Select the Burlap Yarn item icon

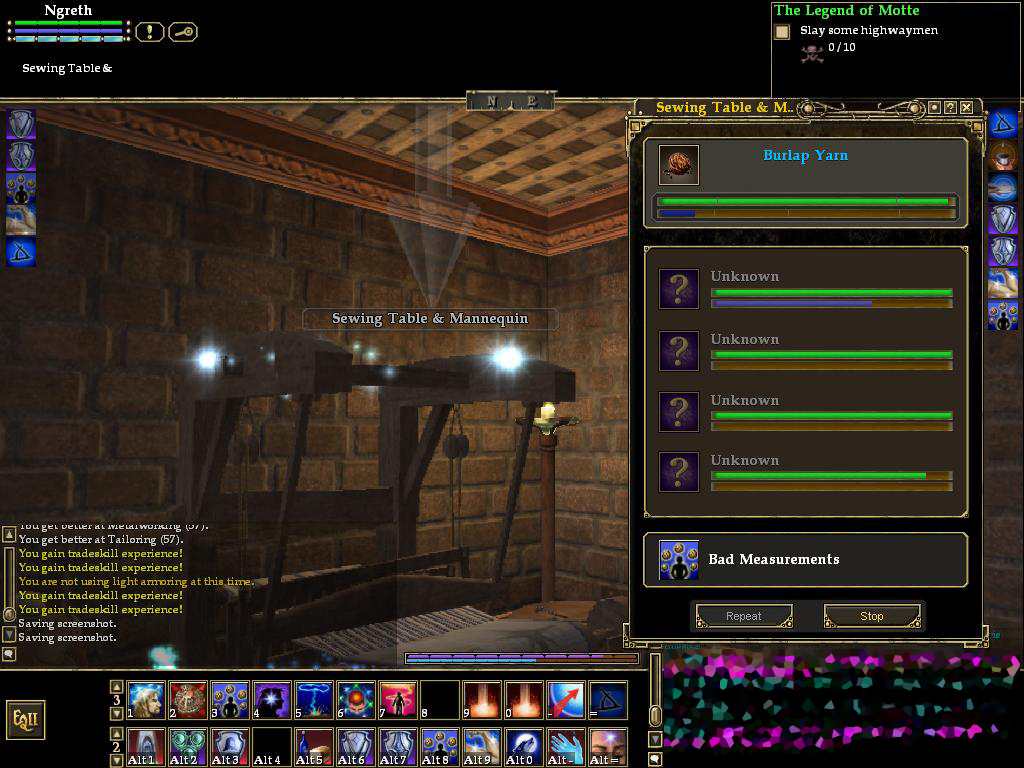(x=679, y=165)
